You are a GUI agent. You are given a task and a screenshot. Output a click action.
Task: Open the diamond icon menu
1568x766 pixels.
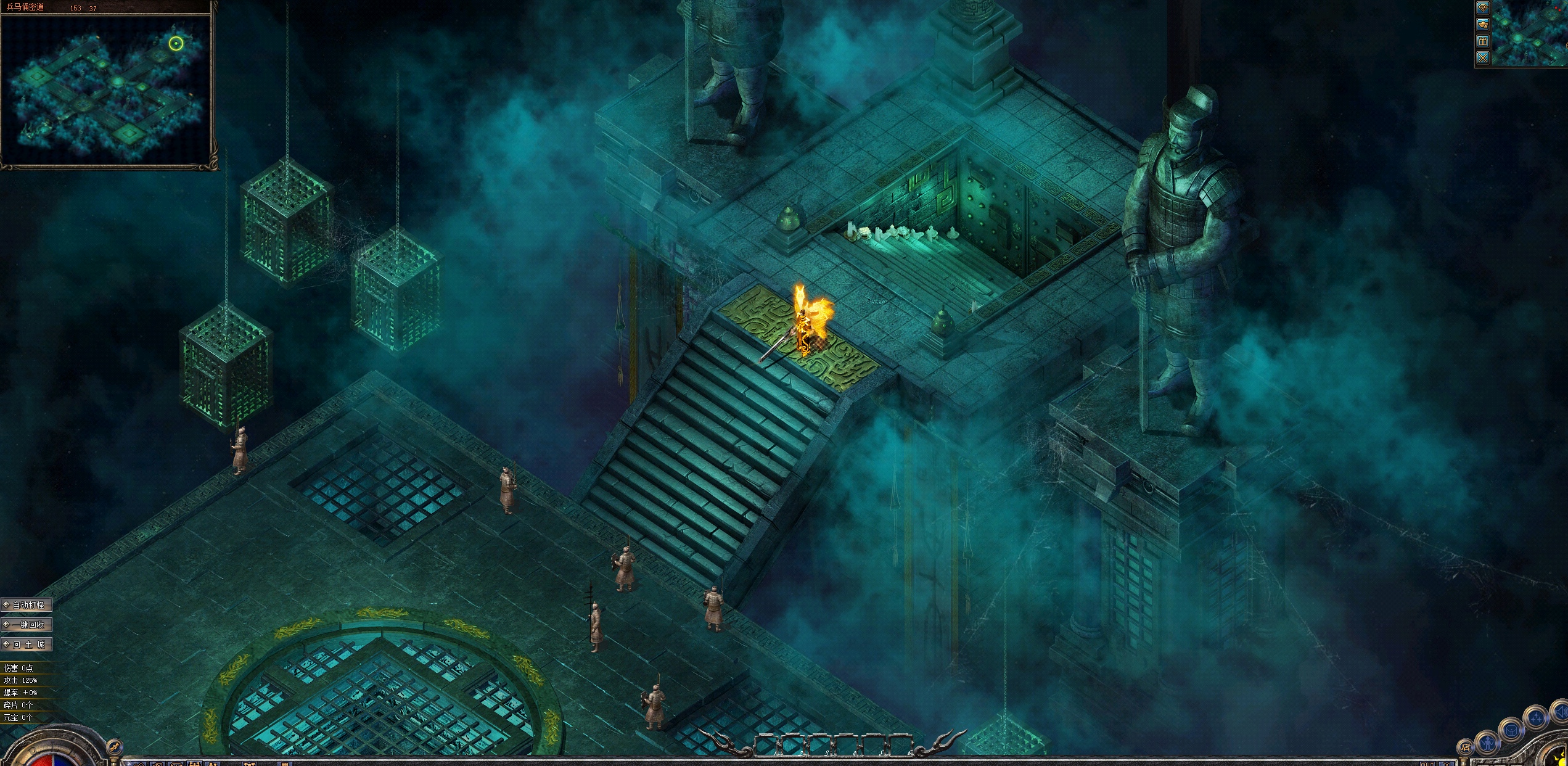point(1483,8)
